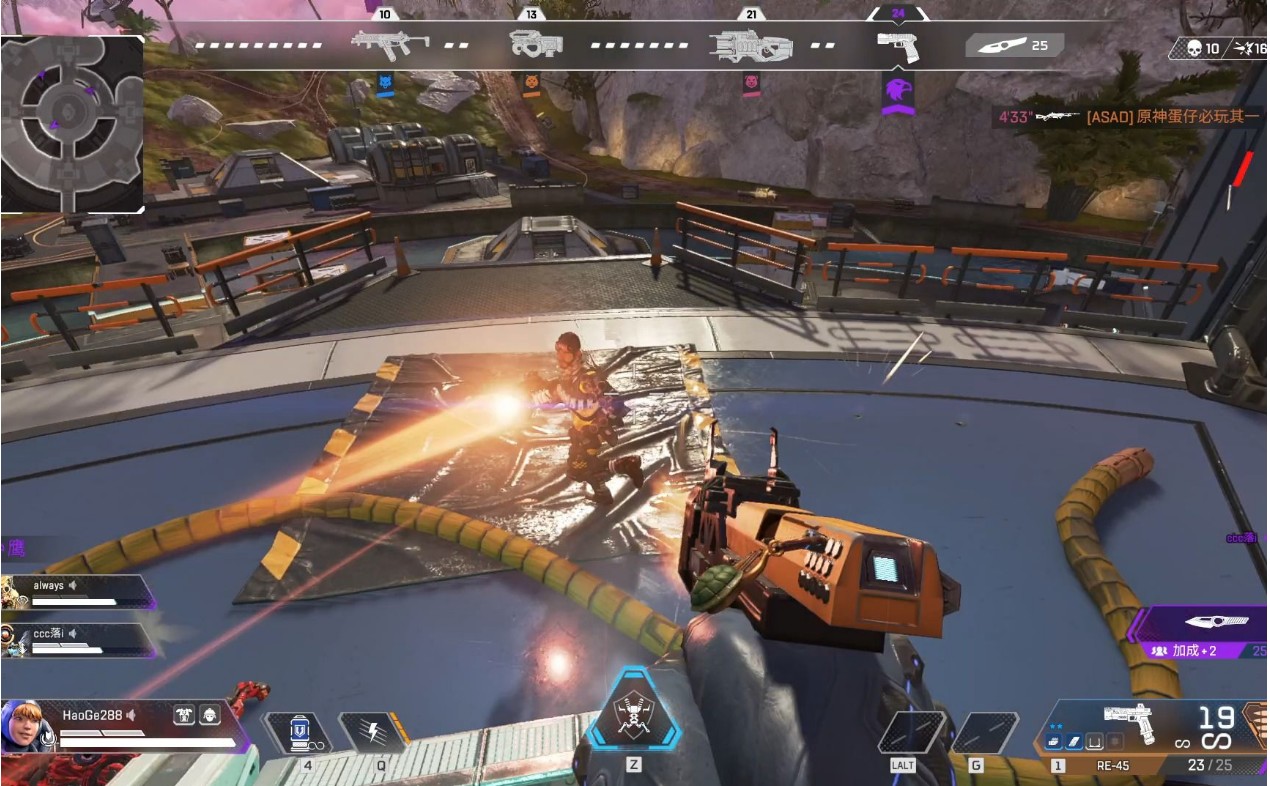1270x786 pixels.
Task: Select teammate ccc落i in squad list
Action: (x=78, y=640)
